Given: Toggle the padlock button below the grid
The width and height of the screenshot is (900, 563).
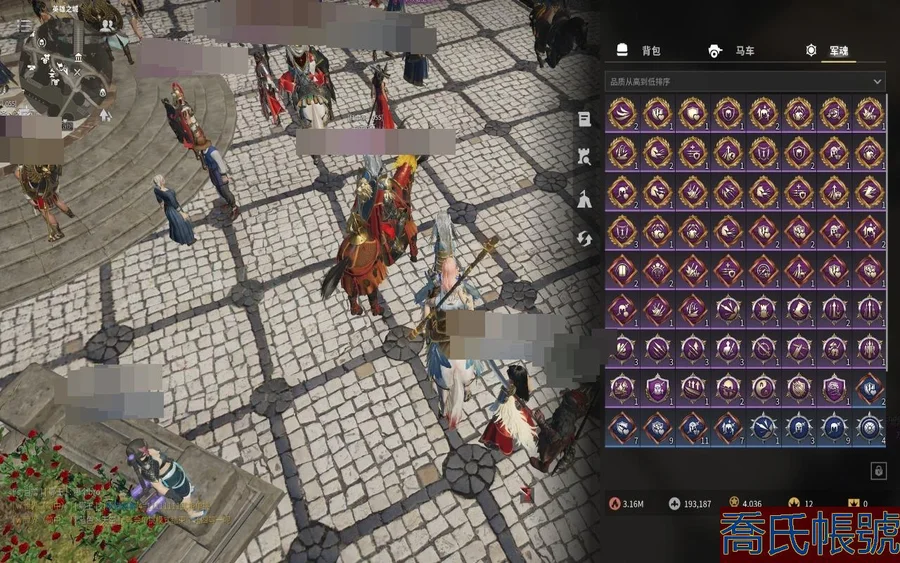Looking at the screenshot, I should (878, 470).
